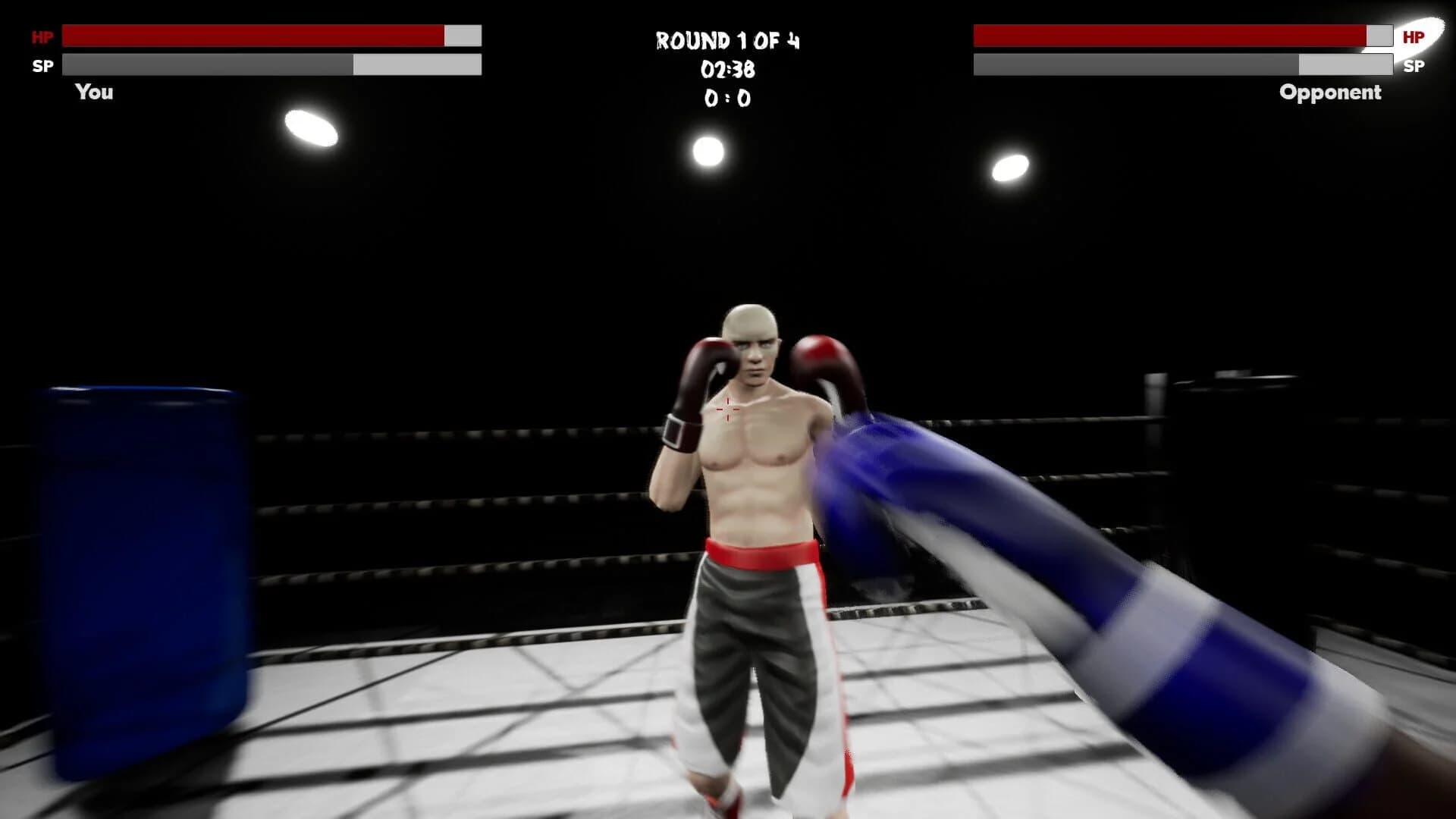Image resolution: width=1456 pixels, height=819 pixels.
Task: Click the red targeting crosshair on the opponent
Action: click(x=726, y=409)
